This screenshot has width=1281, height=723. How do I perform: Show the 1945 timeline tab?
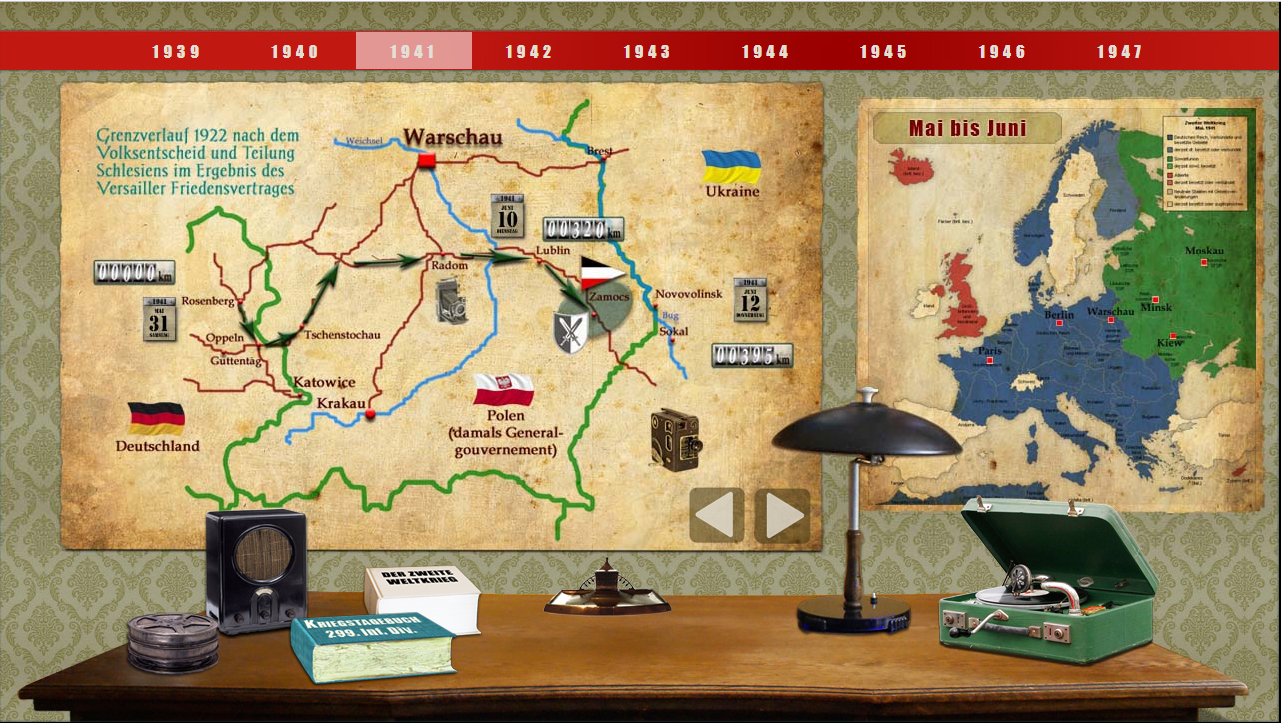[x=883, y=52]
